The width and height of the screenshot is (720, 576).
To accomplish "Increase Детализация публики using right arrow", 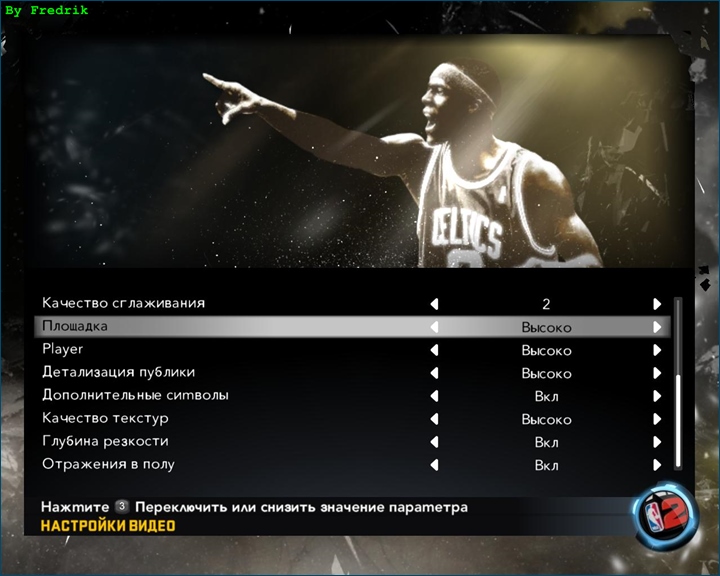I will click(657, 374).
